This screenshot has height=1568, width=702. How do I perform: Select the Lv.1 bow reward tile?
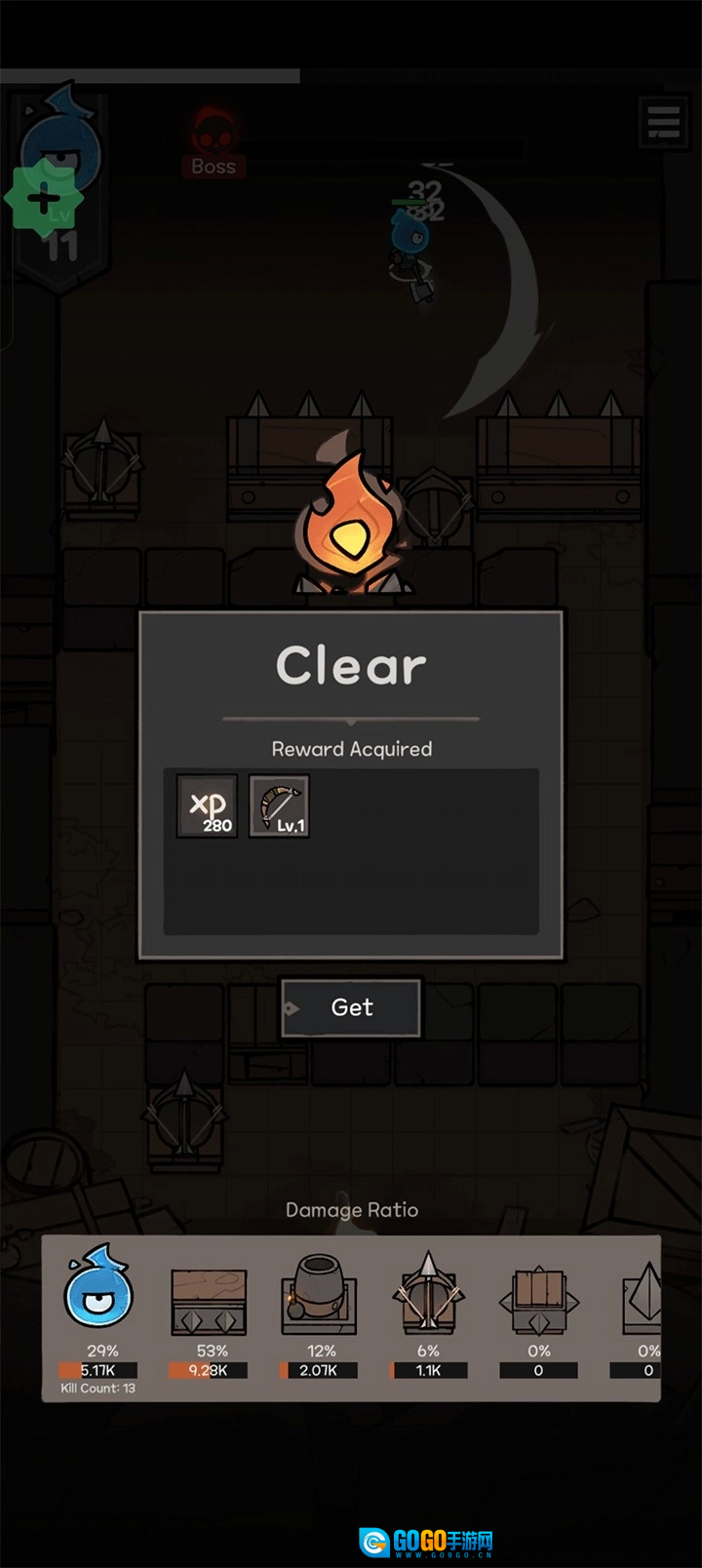[280, 806]
